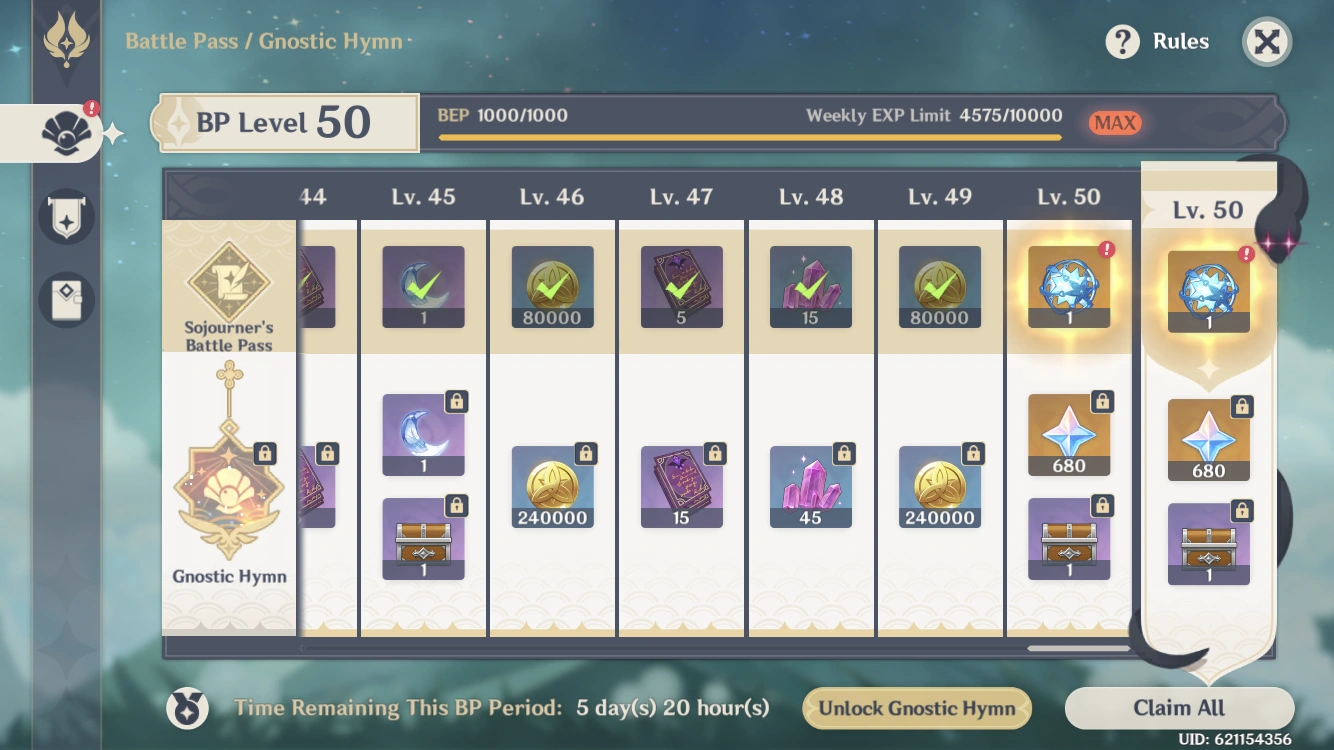Click the checkmarked crystal reward at Lv. 48
Screen dimensions: 1334x750
coord(811,287)
